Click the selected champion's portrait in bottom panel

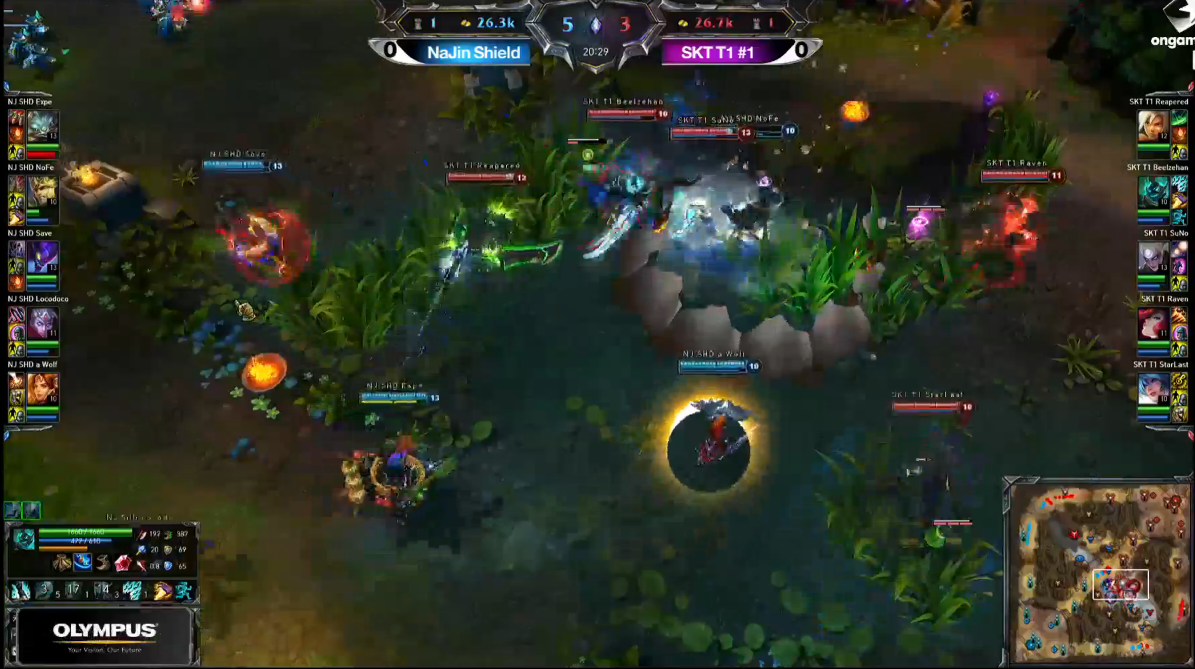pos(23,540)
